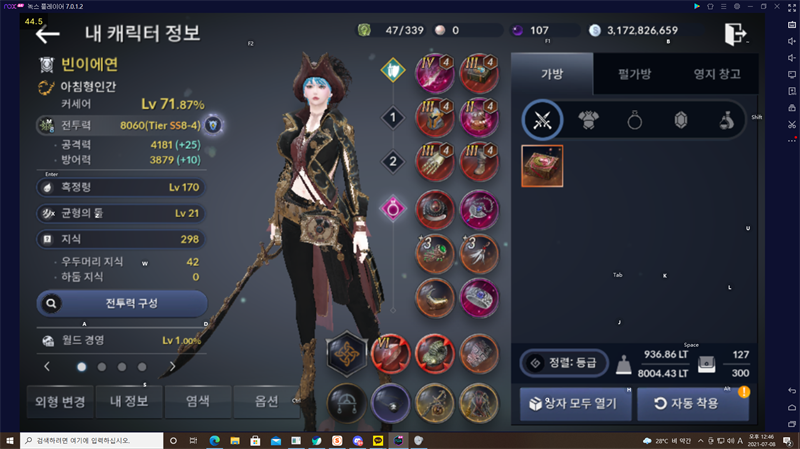Open the 옵션 options button

click(x=265, y=402)
